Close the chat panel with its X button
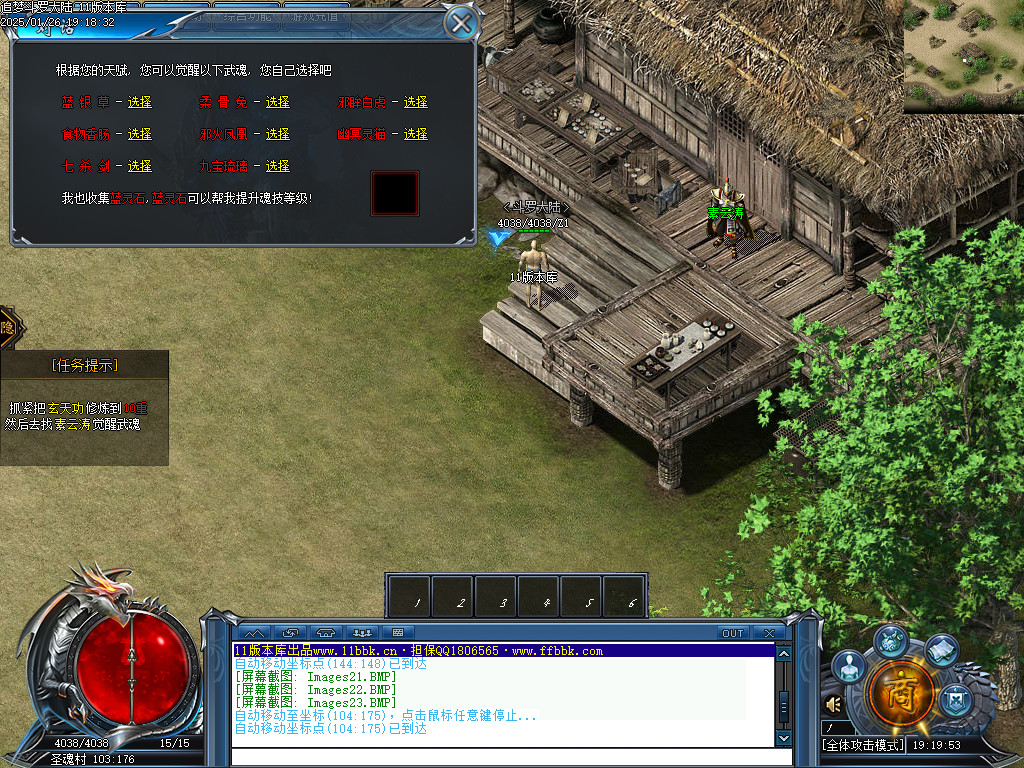The image size is (1024, 768). pos(768,633)
